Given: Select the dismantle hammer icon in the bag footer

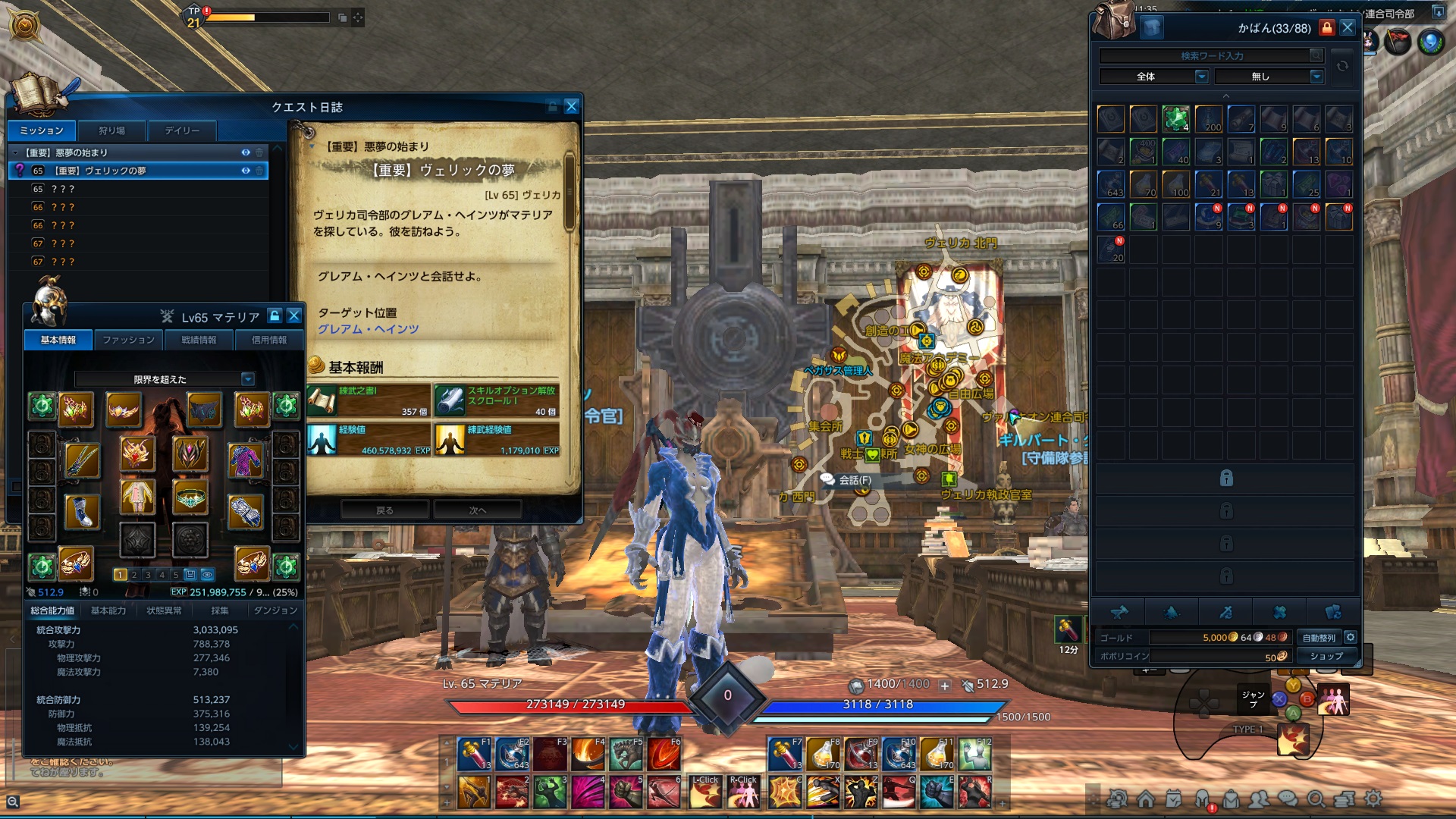Looking at the screenshot, I should tap(1121, 612).
